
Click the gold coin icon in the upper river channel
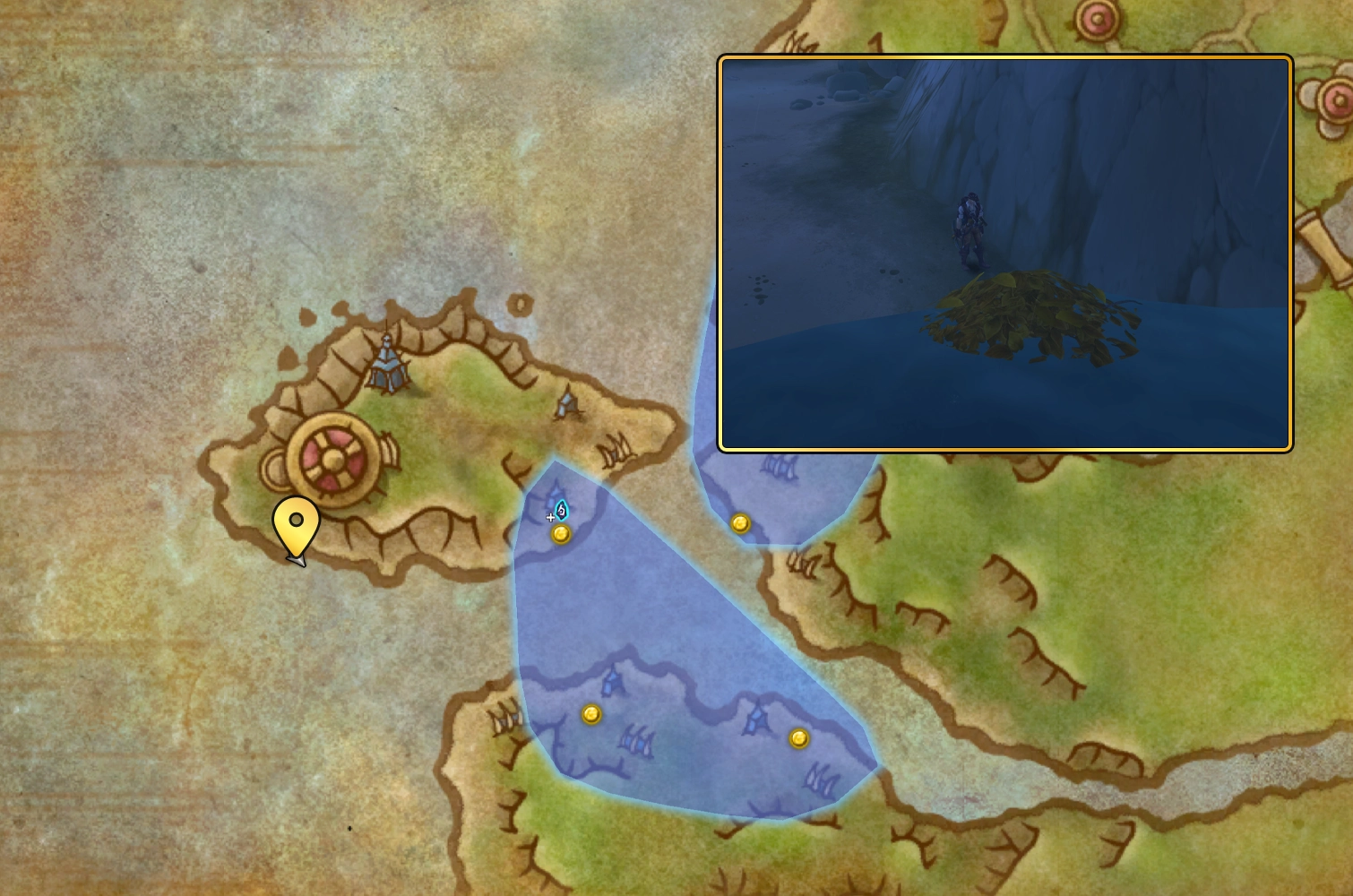tap(741, 523)
